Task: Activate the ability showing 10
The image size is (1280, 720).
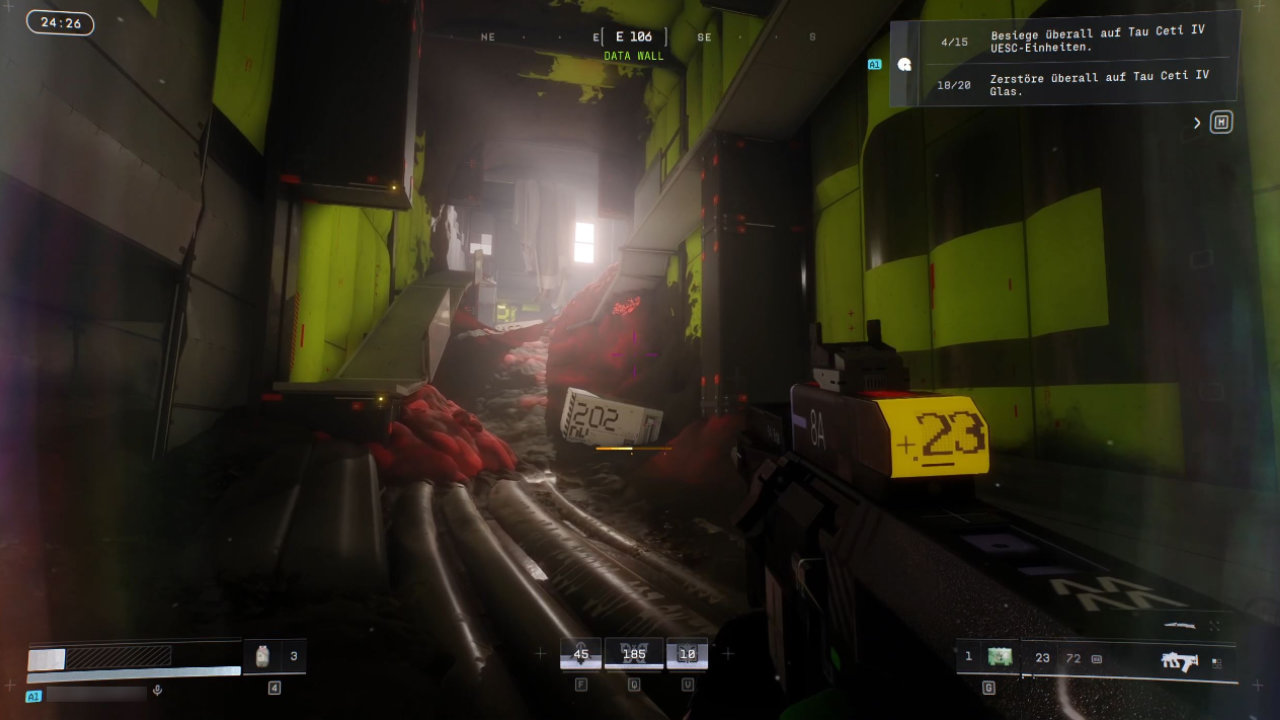Action: pyautogui.click(x=687, y=655)
